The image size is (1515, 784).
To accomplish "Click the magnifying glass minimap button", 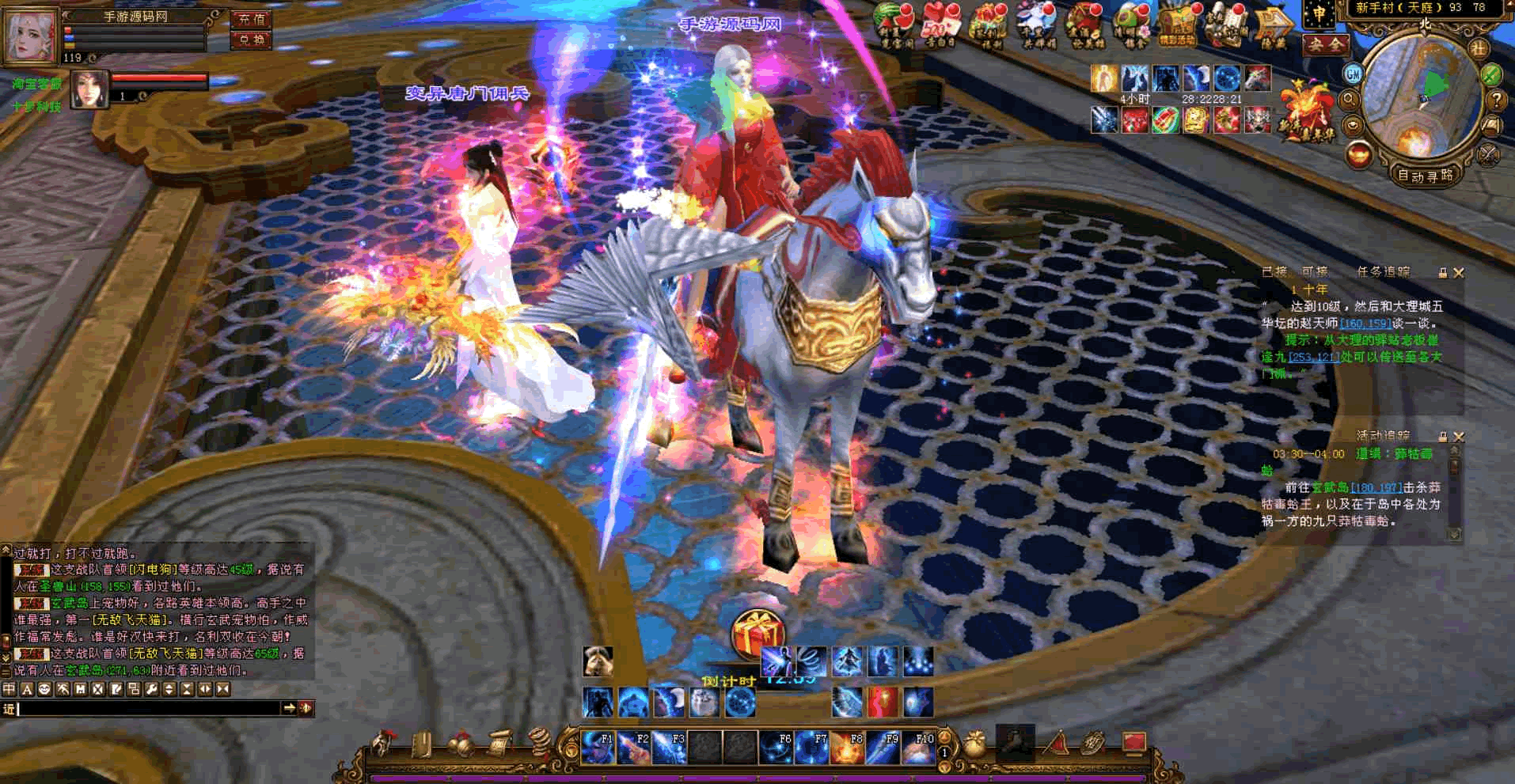I will (1349, 100).
